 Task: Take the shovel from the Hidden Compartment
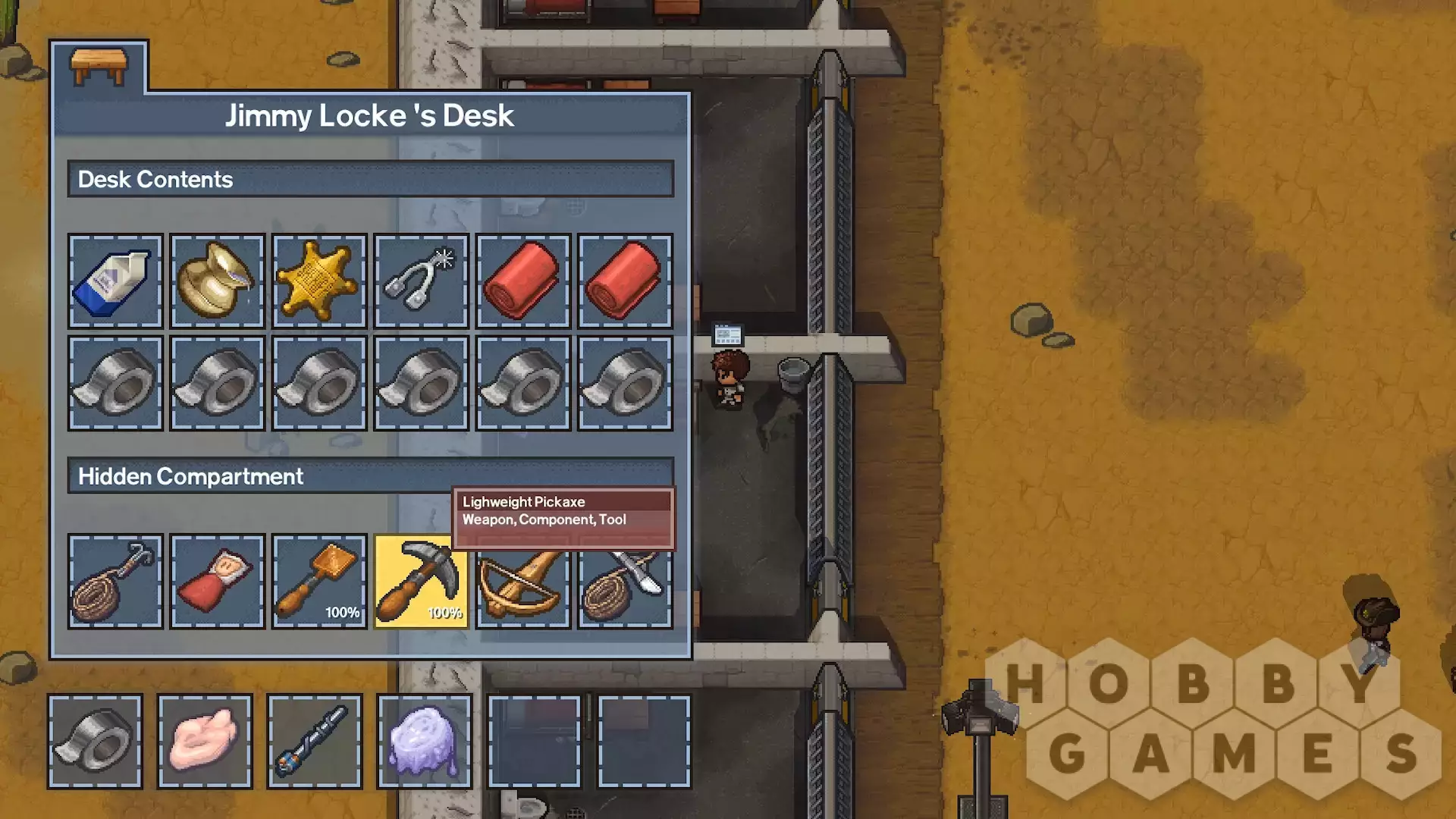point(319,582)
